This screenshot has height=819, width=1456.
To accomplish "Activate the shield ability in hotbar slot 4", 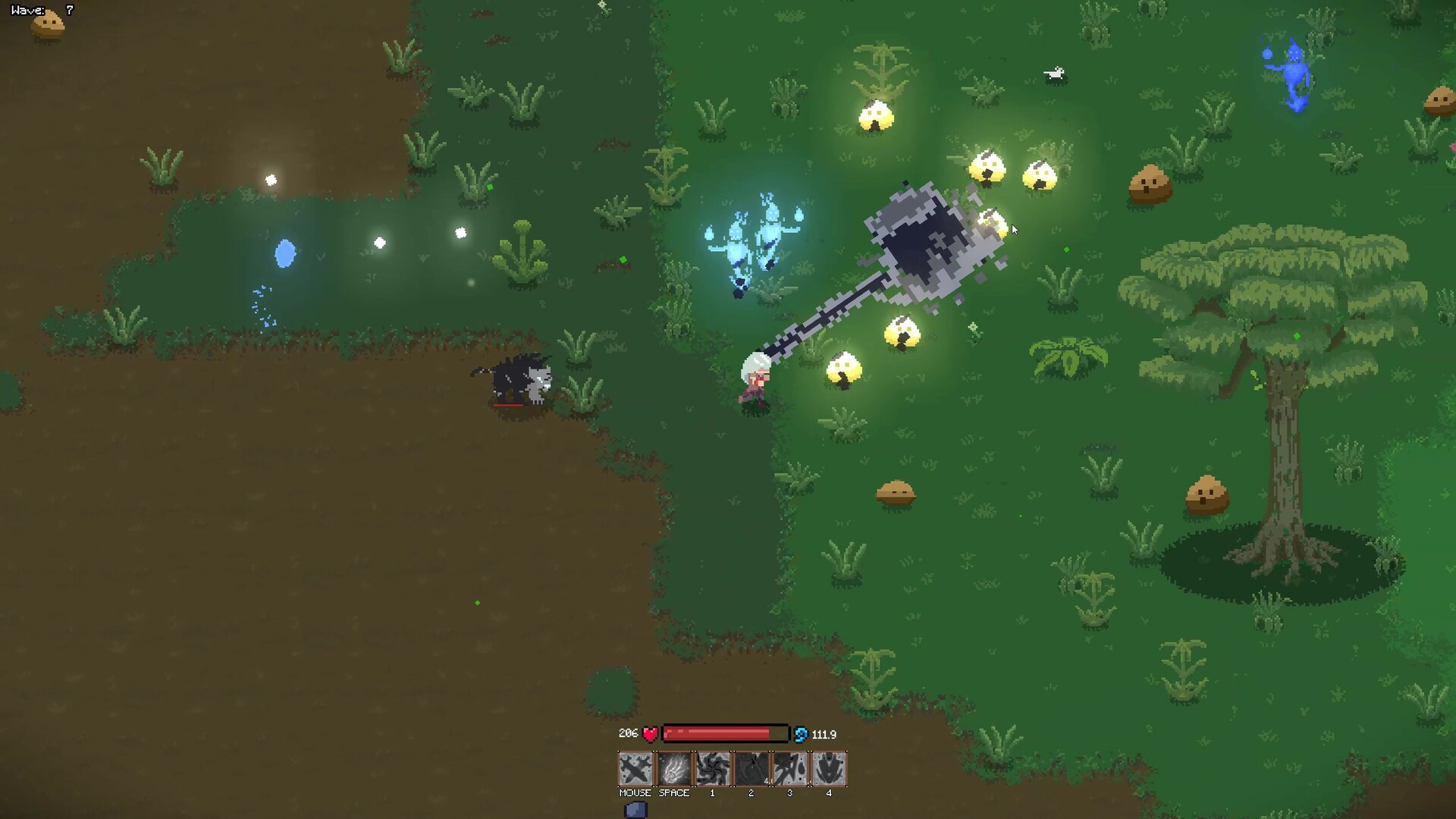I will pos(828,768).
